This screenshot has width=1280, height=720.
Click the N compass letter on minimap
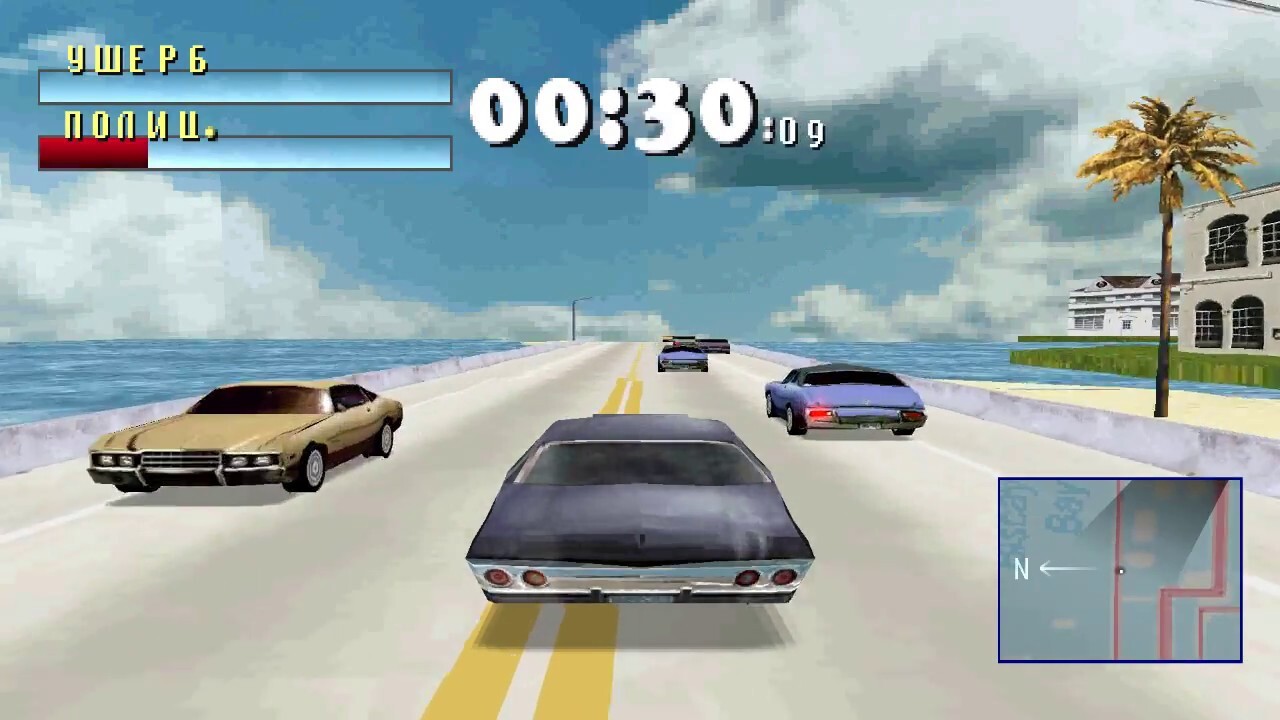click(x=1021, y=570)
